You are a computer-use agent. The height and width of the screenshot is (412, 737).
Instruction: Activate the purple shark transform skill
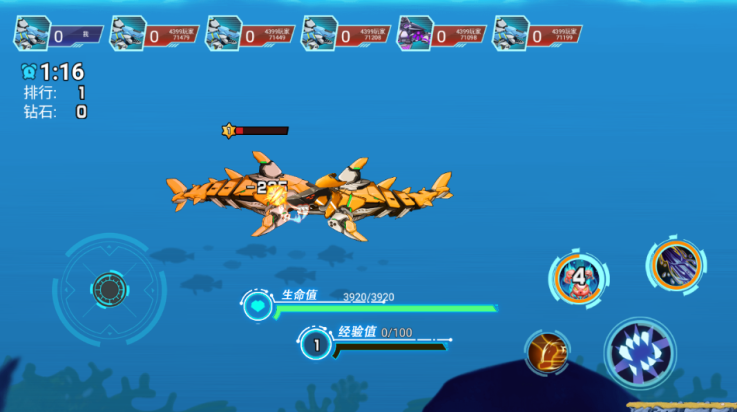click(676, 266)
